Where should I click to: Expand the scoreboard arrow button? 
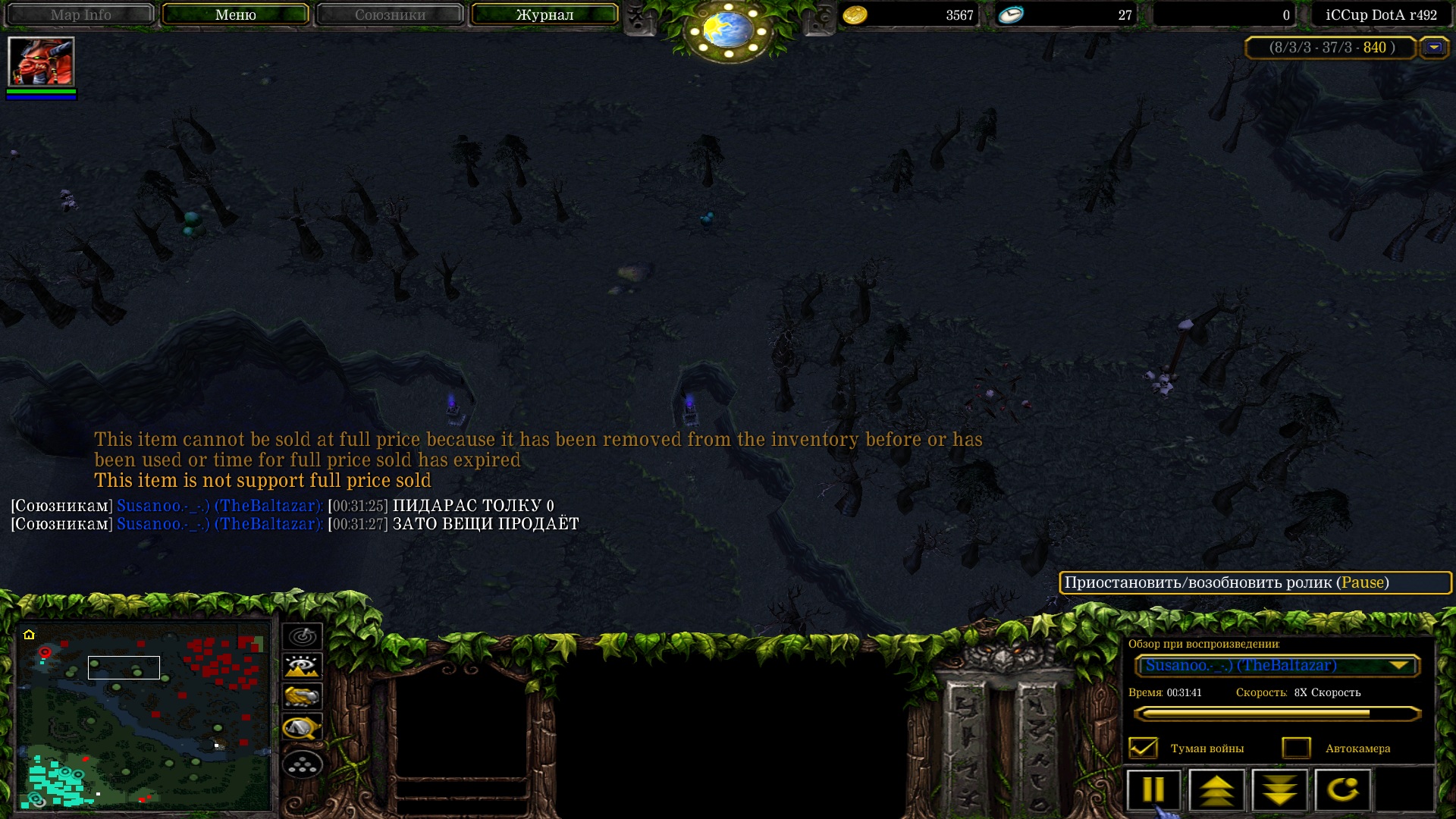[1433, 48]
